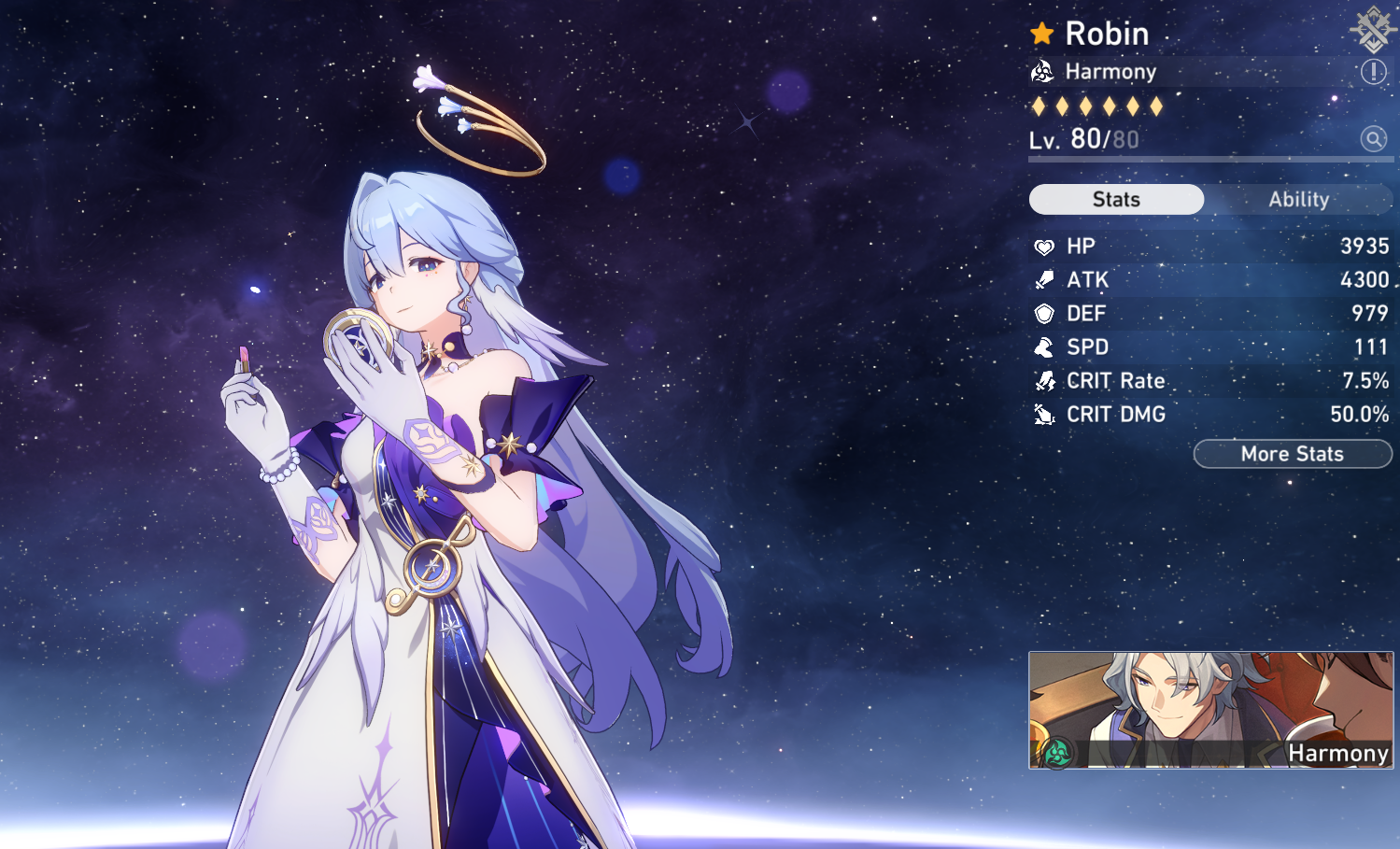Select the CRIT Rate crosshair icon
The width and height of the screenshot is (1400, 849).
[1045, 380]
